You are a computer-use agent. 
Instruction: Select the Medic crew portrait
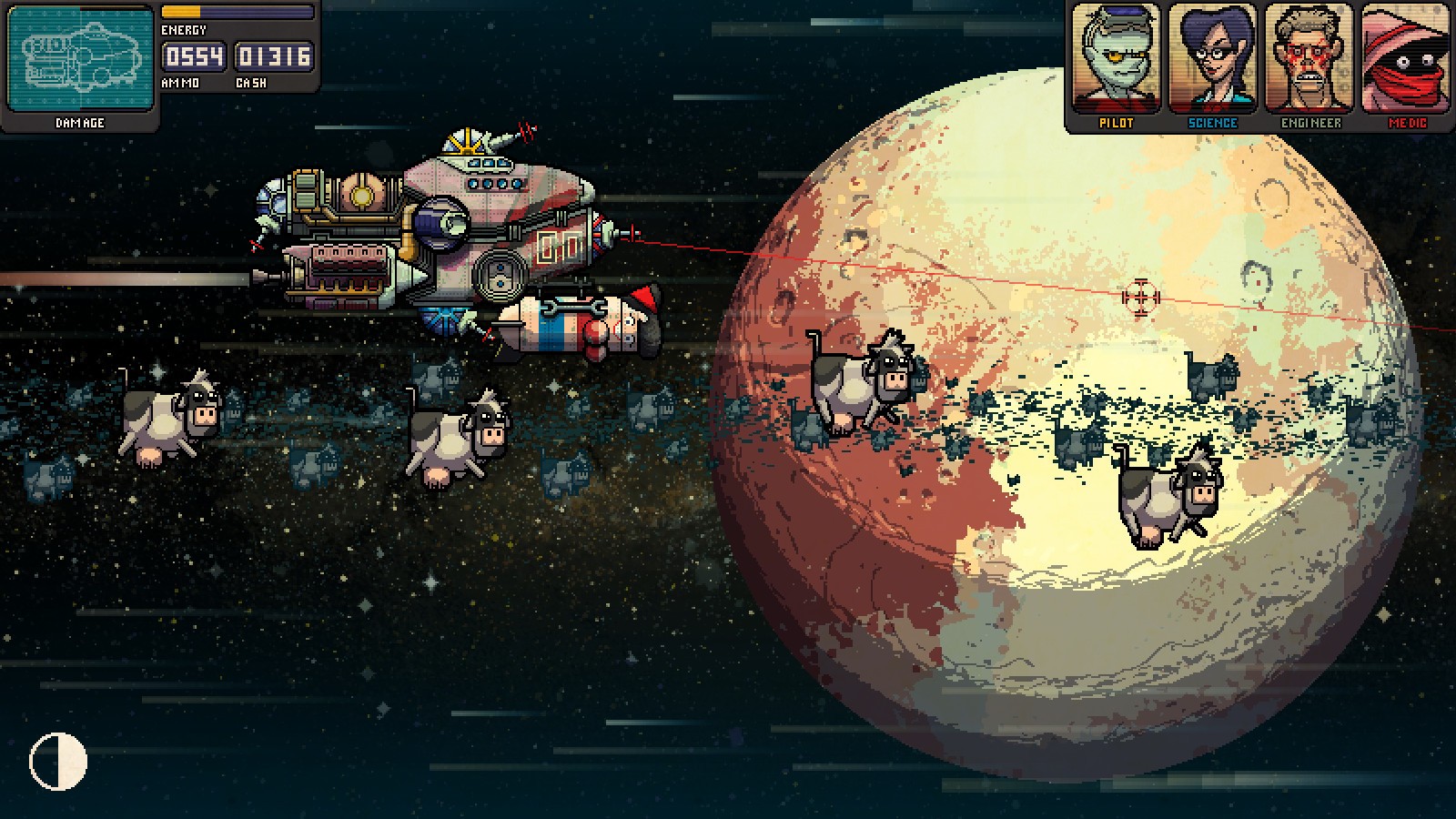click(x=1406, y=59)
